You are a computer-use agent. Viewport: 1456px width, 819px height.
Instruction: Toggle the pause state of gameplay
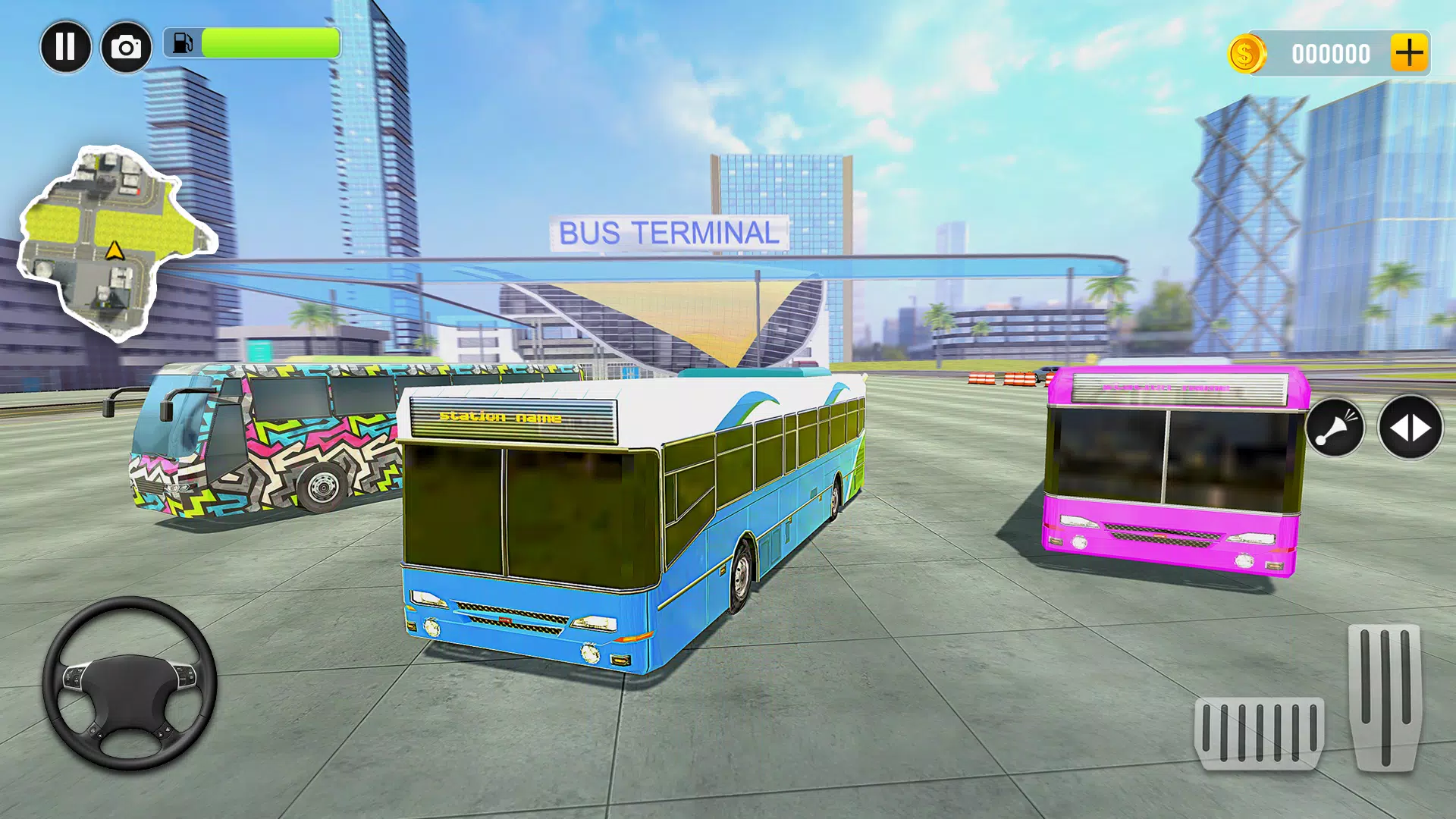click(66, 46)
